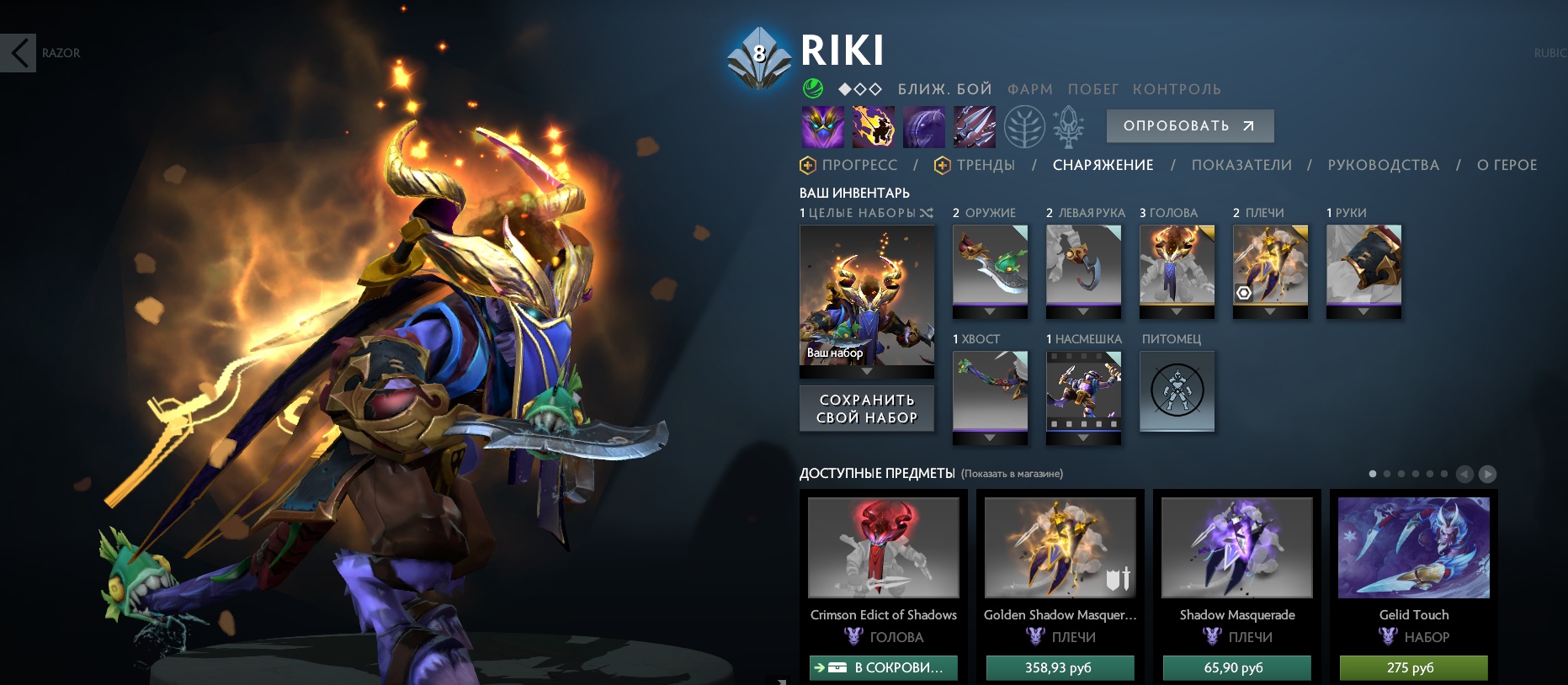The image size is (1568, 685).
Task: Select the full set thumbnail Ваш набор
Action: pyautogui.click(x=867, y=295)
